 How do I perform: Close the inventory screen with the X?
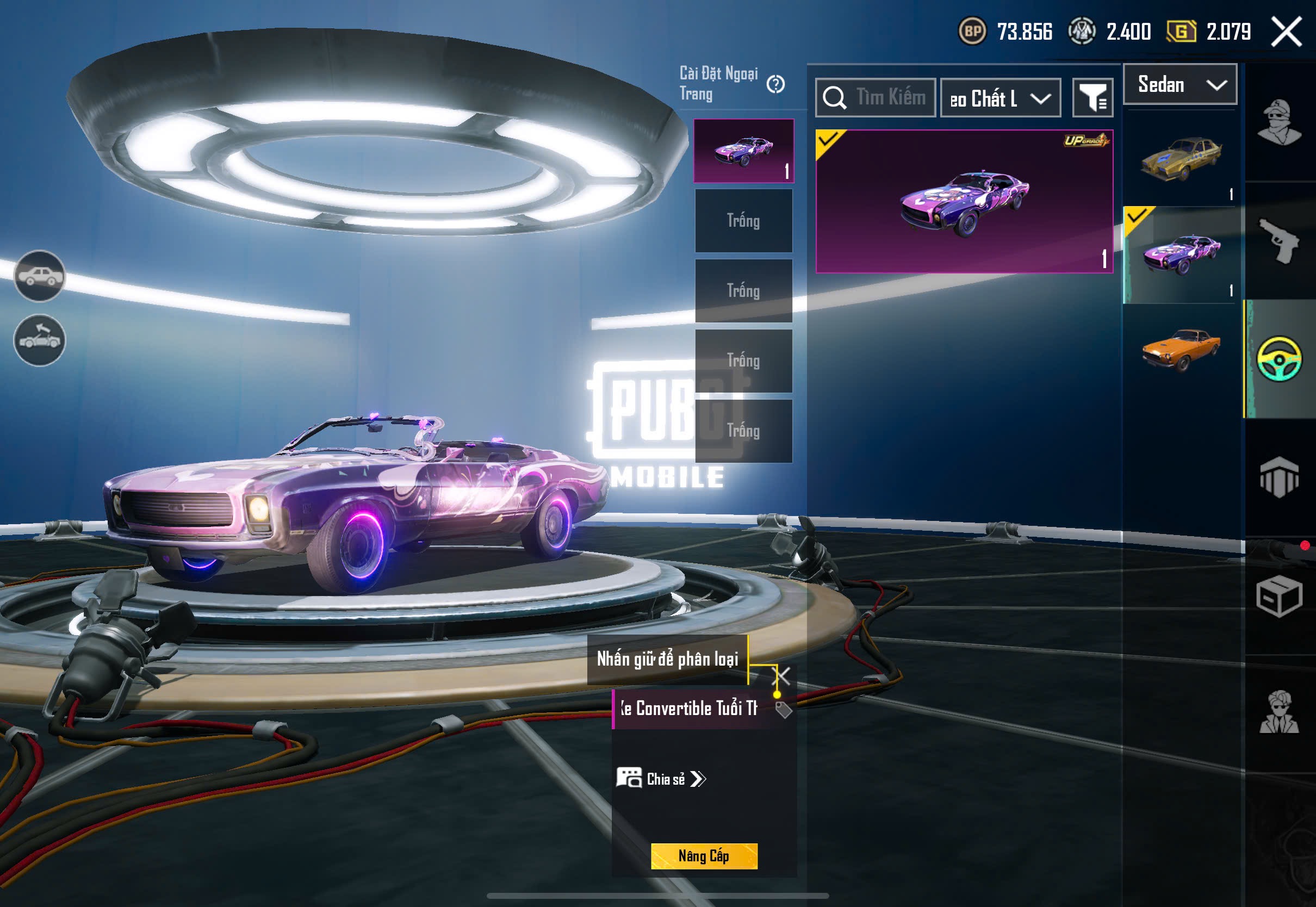pos(1286,31)
